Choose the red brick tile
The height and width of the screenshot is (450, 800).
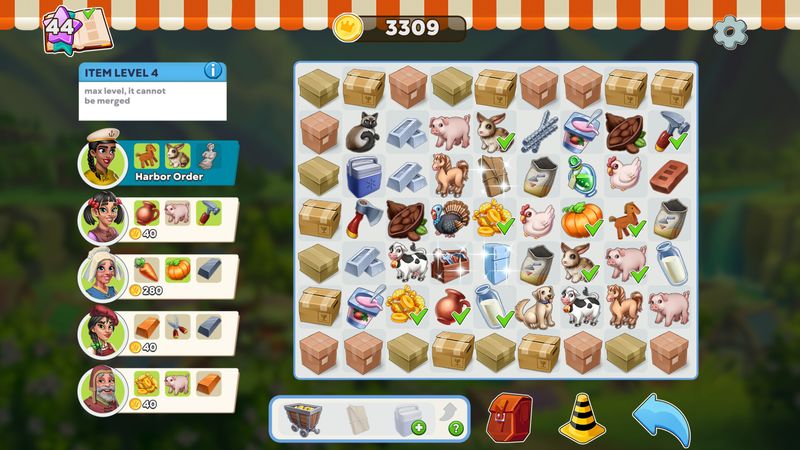668,175
